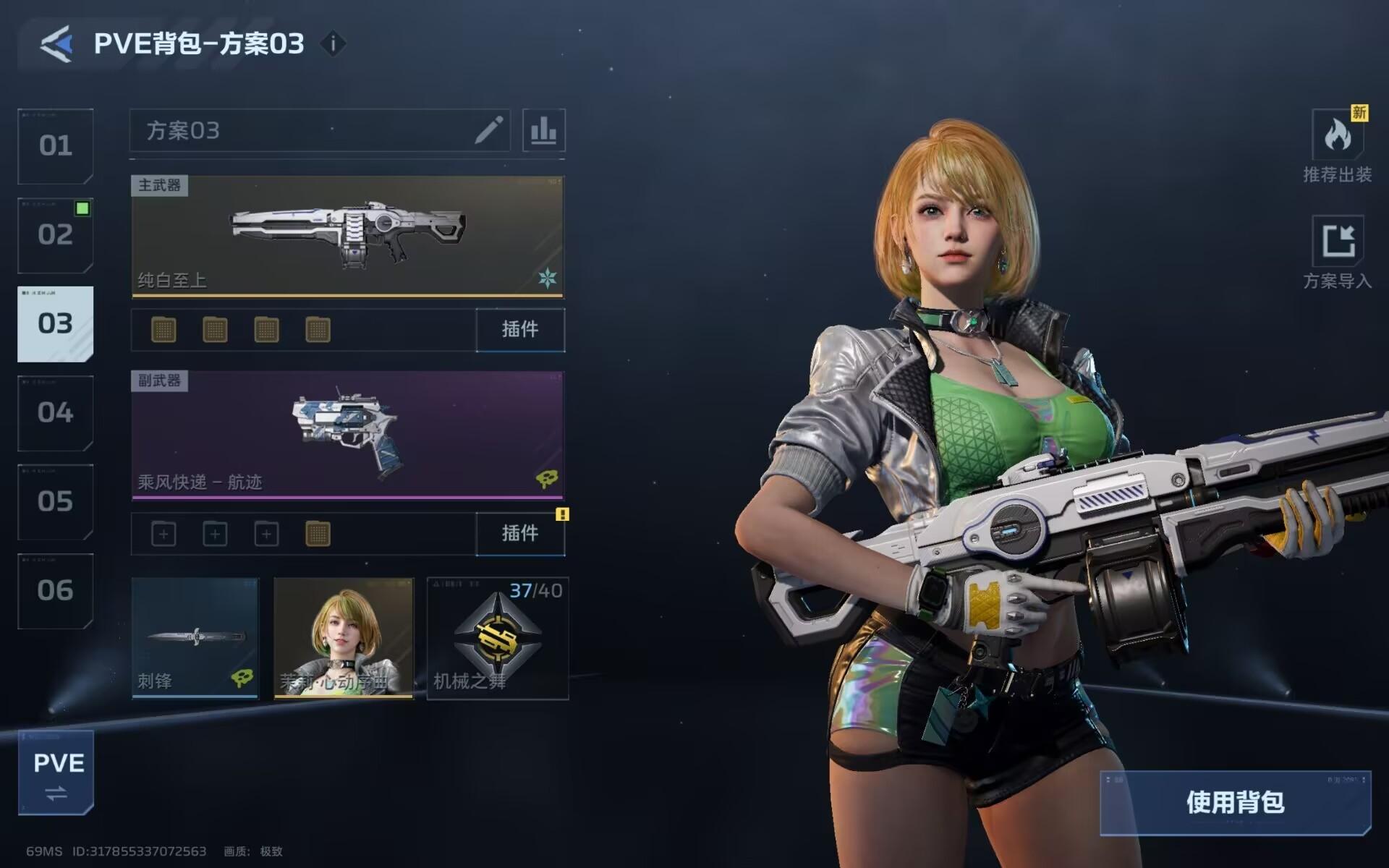Image resolution: width=1389 pixels, height=868 pixels.
Task: Switch to loadout plan 01
Action: tap(56, 145)
